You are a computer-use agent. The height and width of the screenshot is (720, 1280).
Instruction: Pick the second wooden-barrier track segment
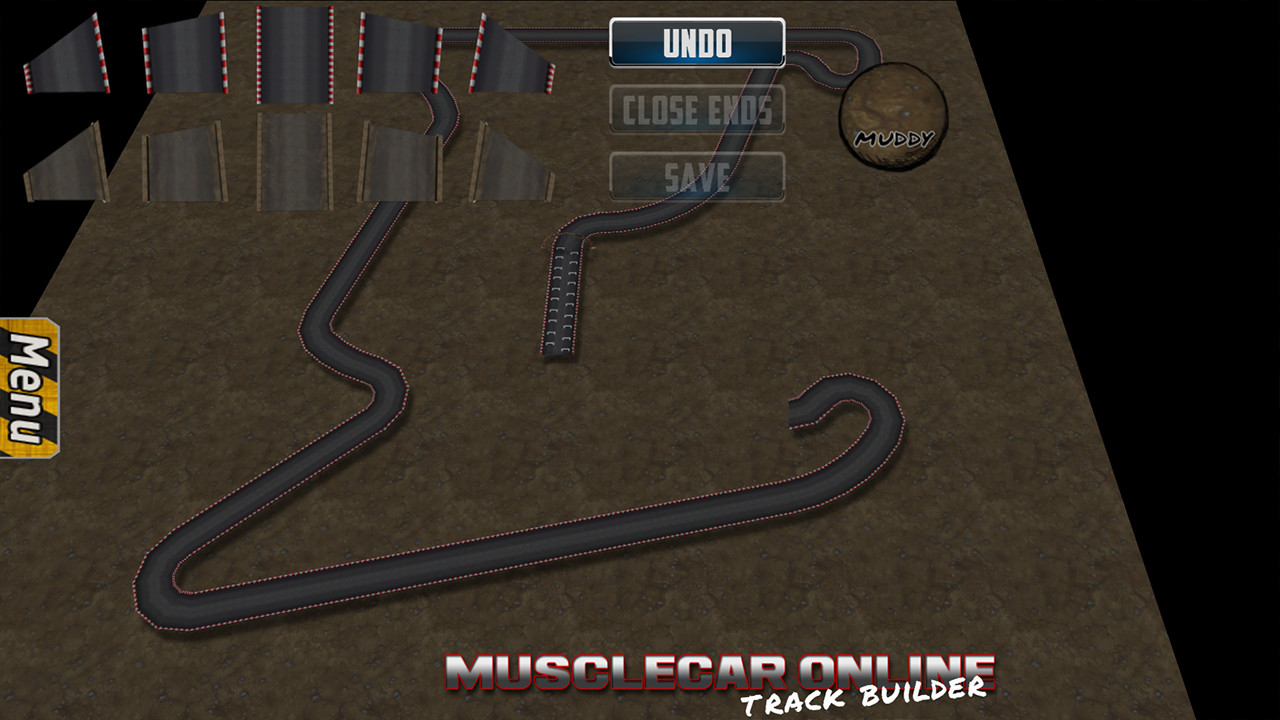coord(185,165)
